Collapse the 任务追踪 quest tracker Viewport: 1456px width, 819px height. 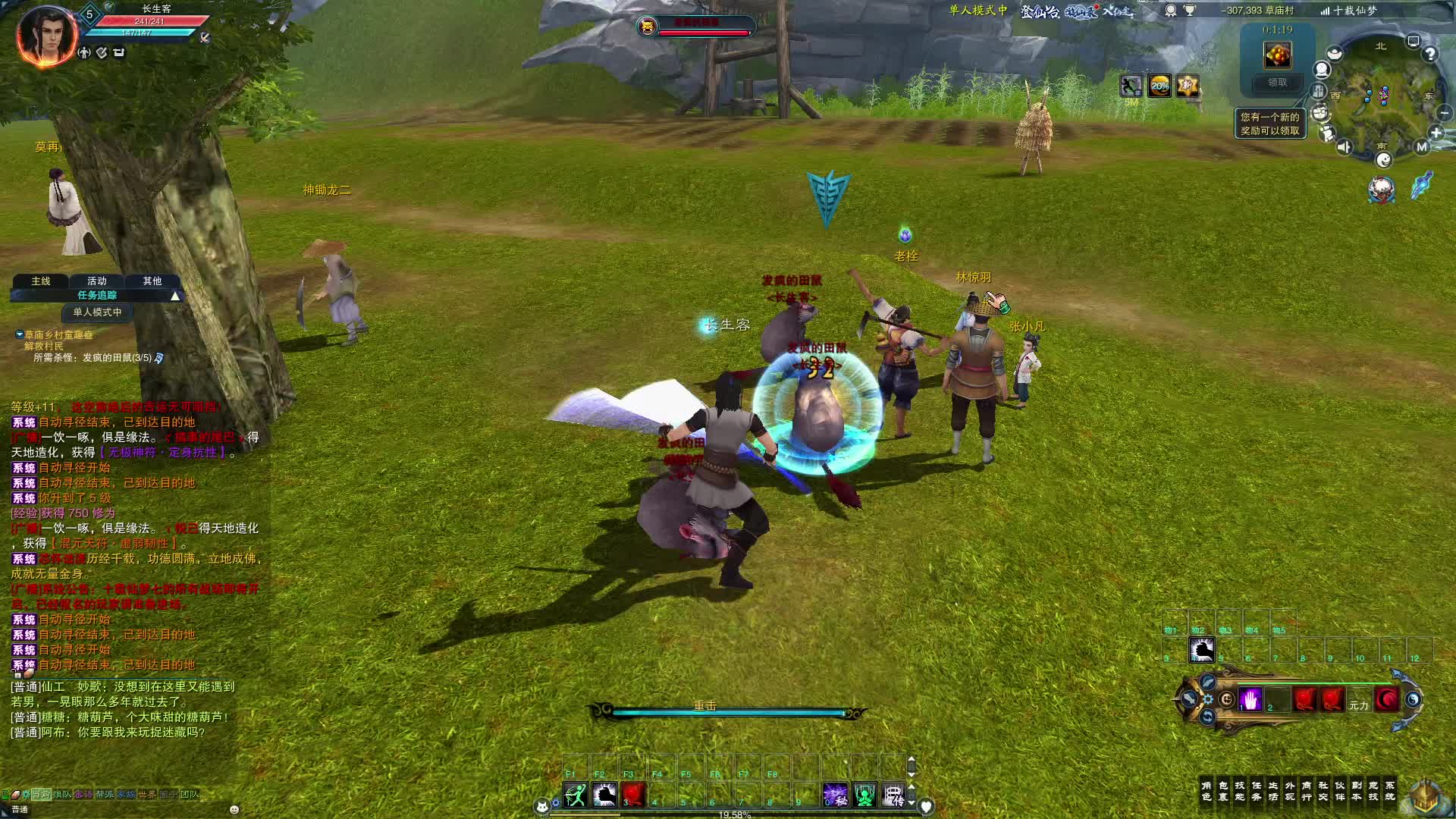[x=175, y=296]
